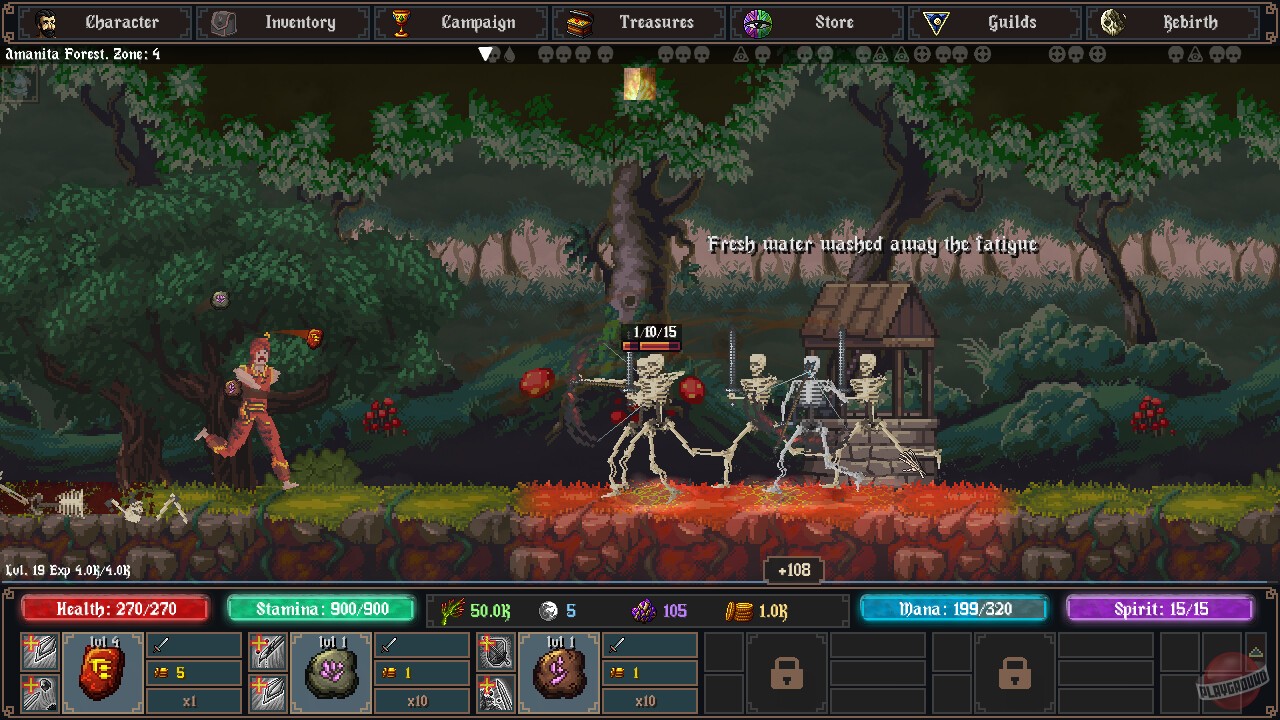The width and height of the screenshot is (1280, 720).
Task: Click the rightmost padlock on the locked slot
Action: 1016,674
